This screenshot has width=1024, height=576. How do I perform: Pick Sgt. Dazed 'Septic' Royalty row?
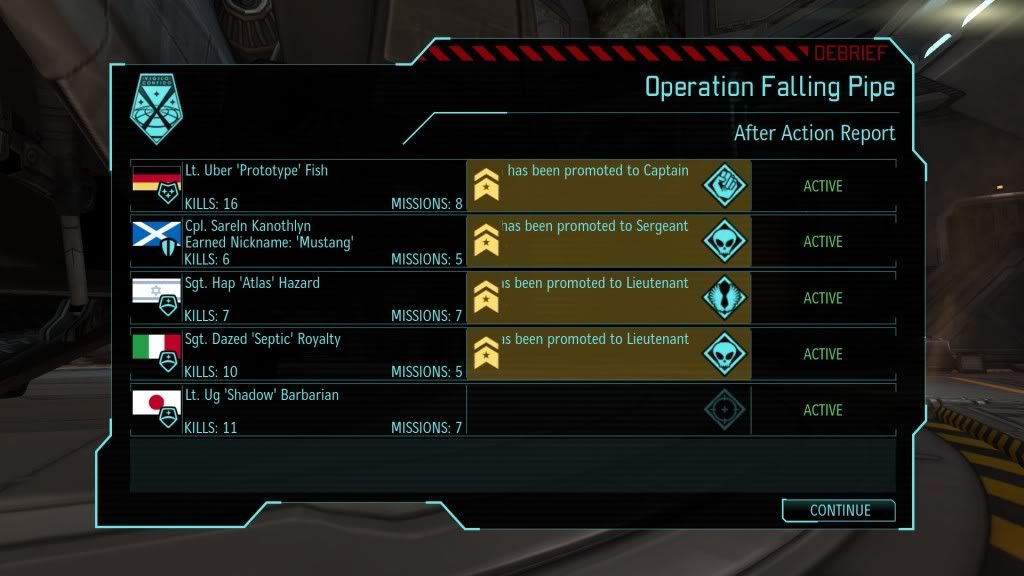[x=300, y=354]
